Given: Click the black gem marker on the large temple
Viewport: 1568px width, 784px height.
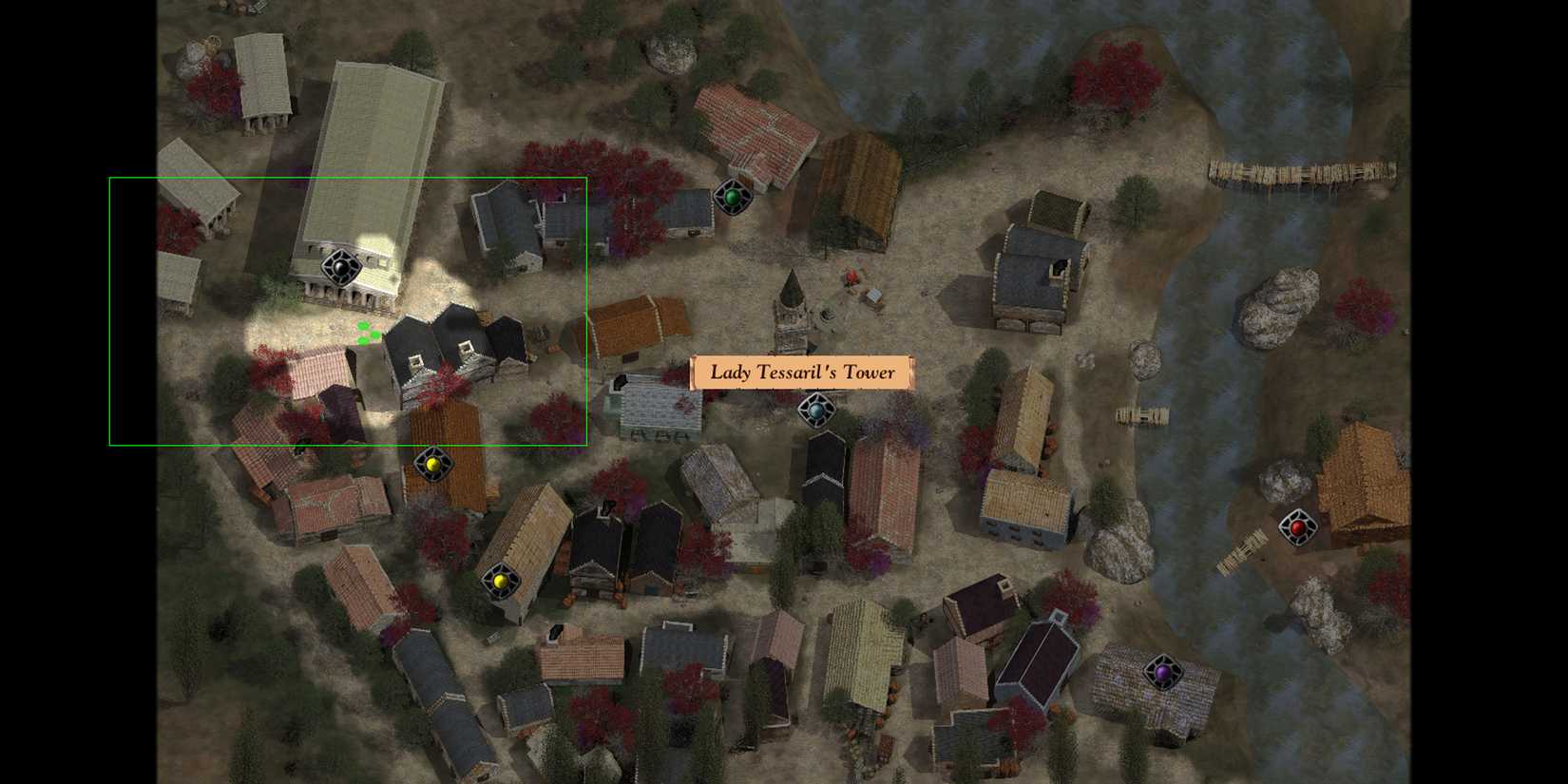Looking at the screenshot, I should click(x=340, y=269).
